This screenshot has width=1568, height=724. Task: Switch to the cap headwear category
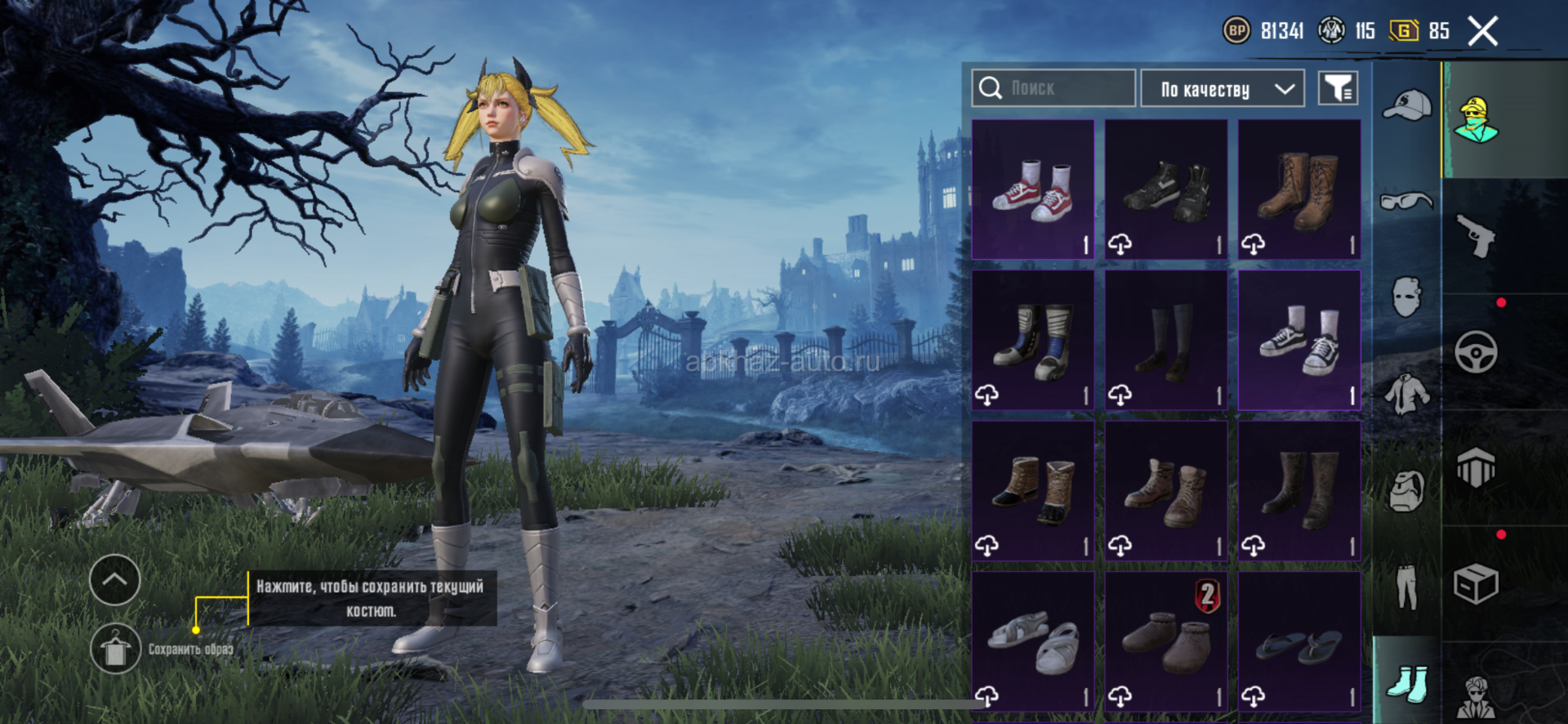[x=1407, y=106]
